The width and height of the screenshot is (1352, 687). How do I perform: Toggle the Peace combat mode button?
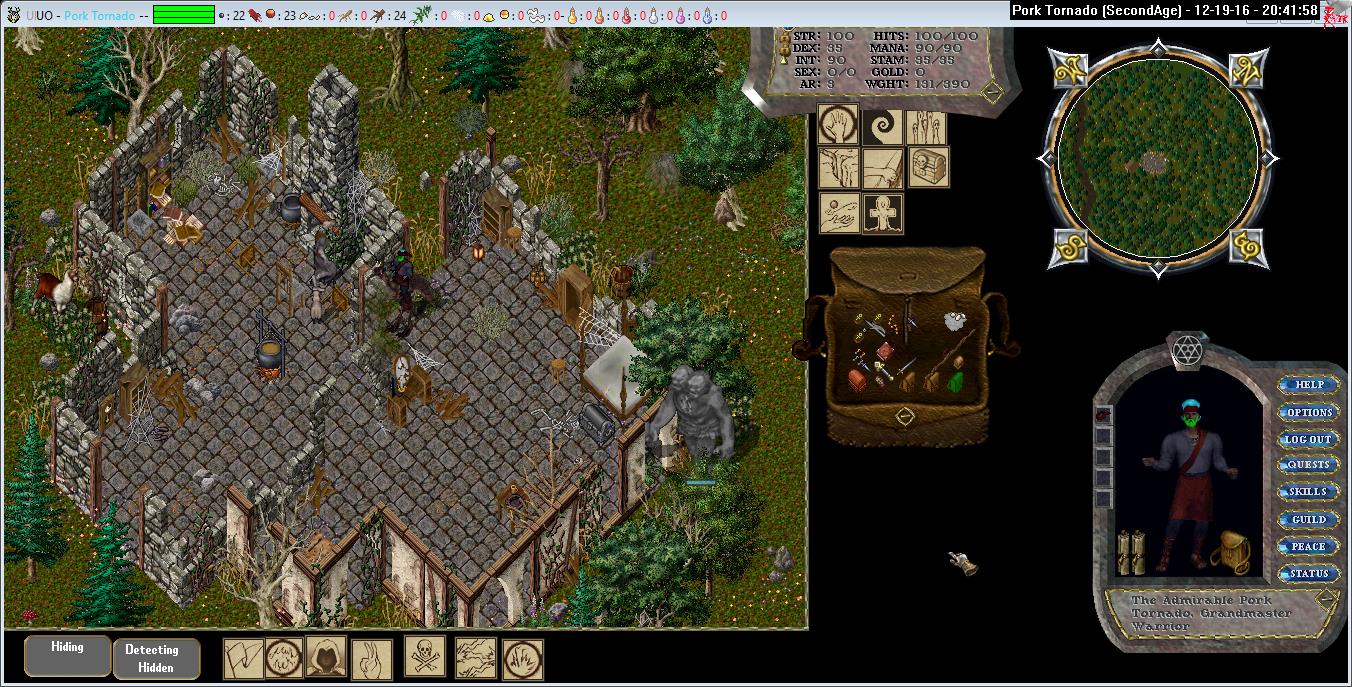[1309, 546]
